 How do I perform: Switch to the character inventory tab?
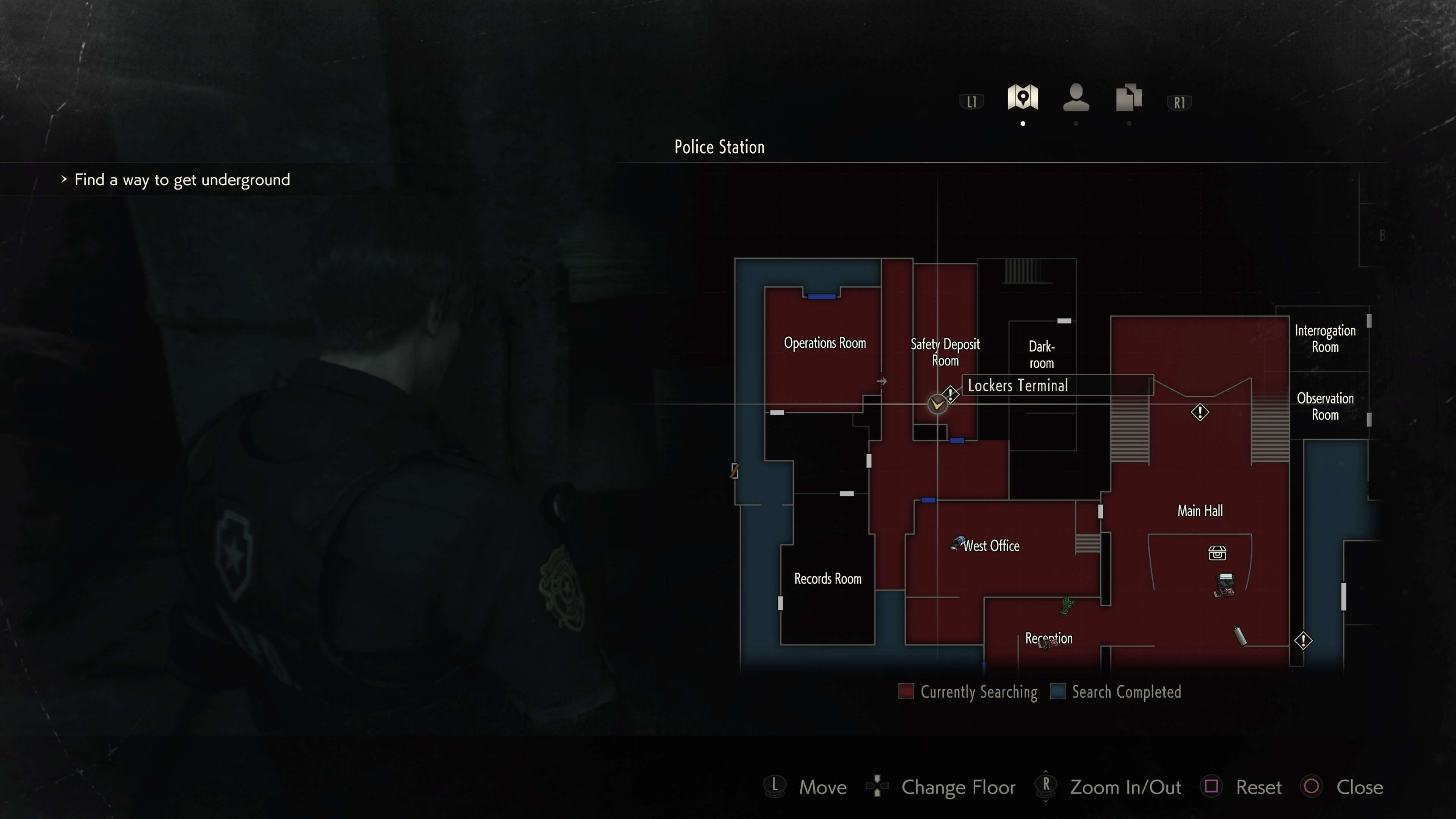coord(1076,98)
